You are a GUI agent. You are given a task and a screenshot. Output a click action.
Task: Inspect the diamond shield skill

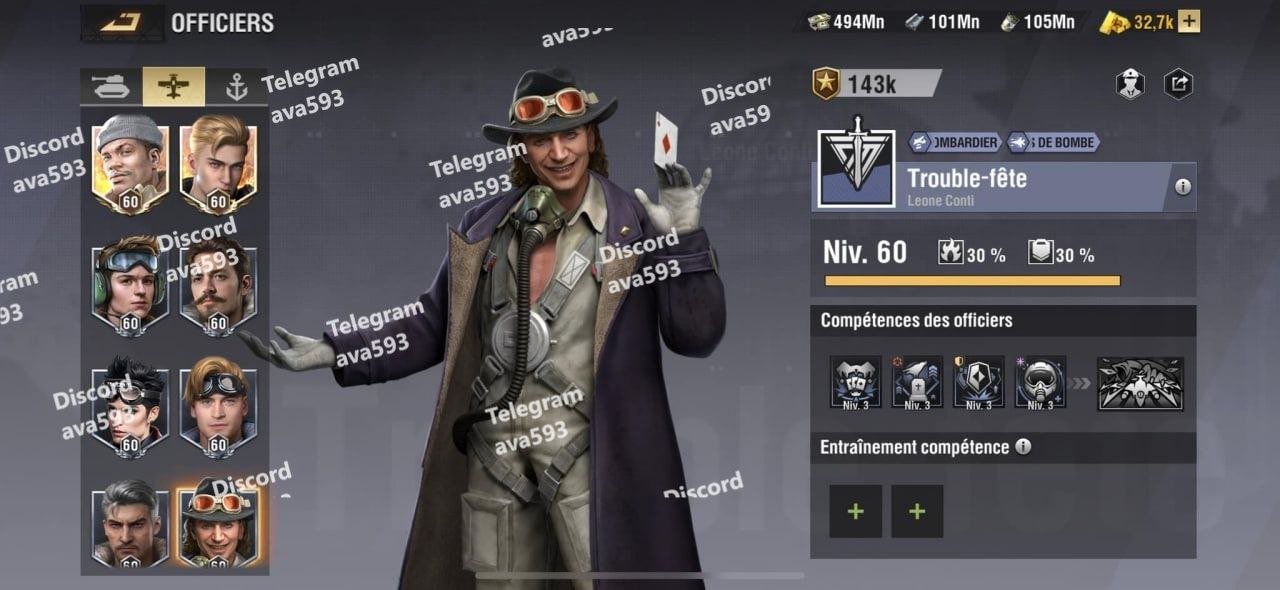tap(979, 382)
